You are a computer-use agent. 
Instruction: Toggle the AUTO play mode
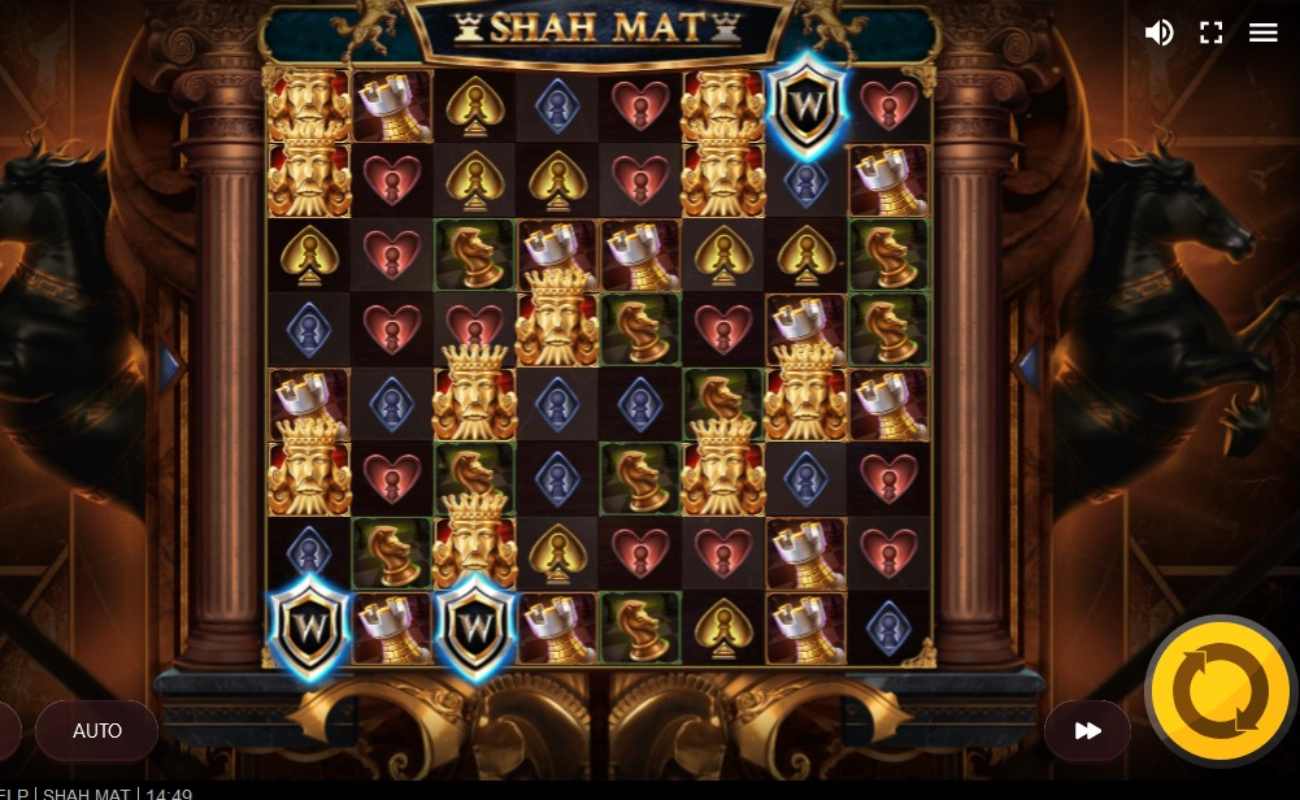tap(96, 731)
